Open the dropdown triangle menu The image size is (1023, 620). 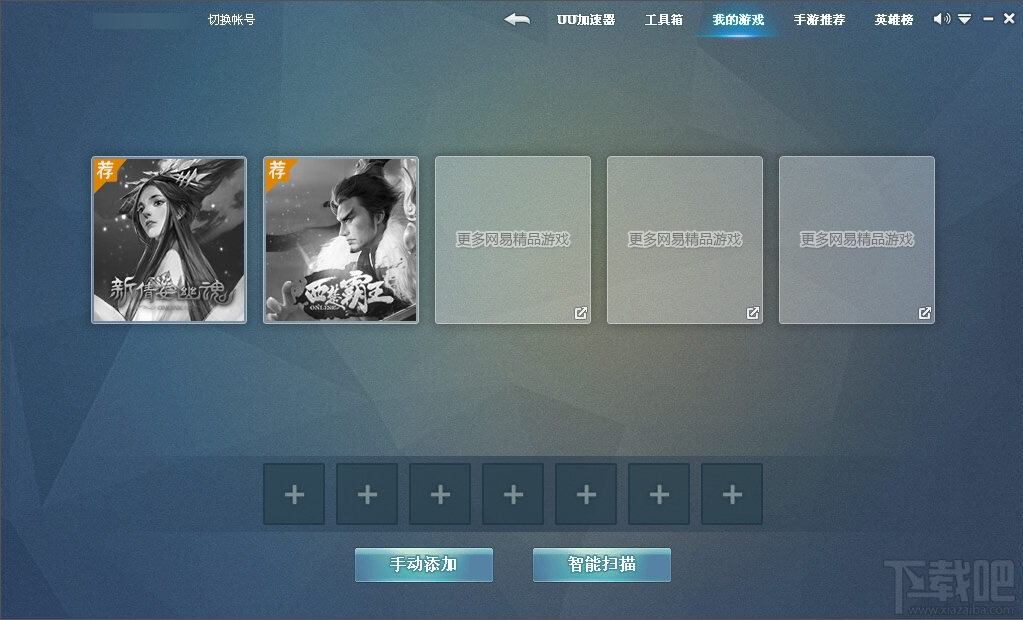[965, 19]
